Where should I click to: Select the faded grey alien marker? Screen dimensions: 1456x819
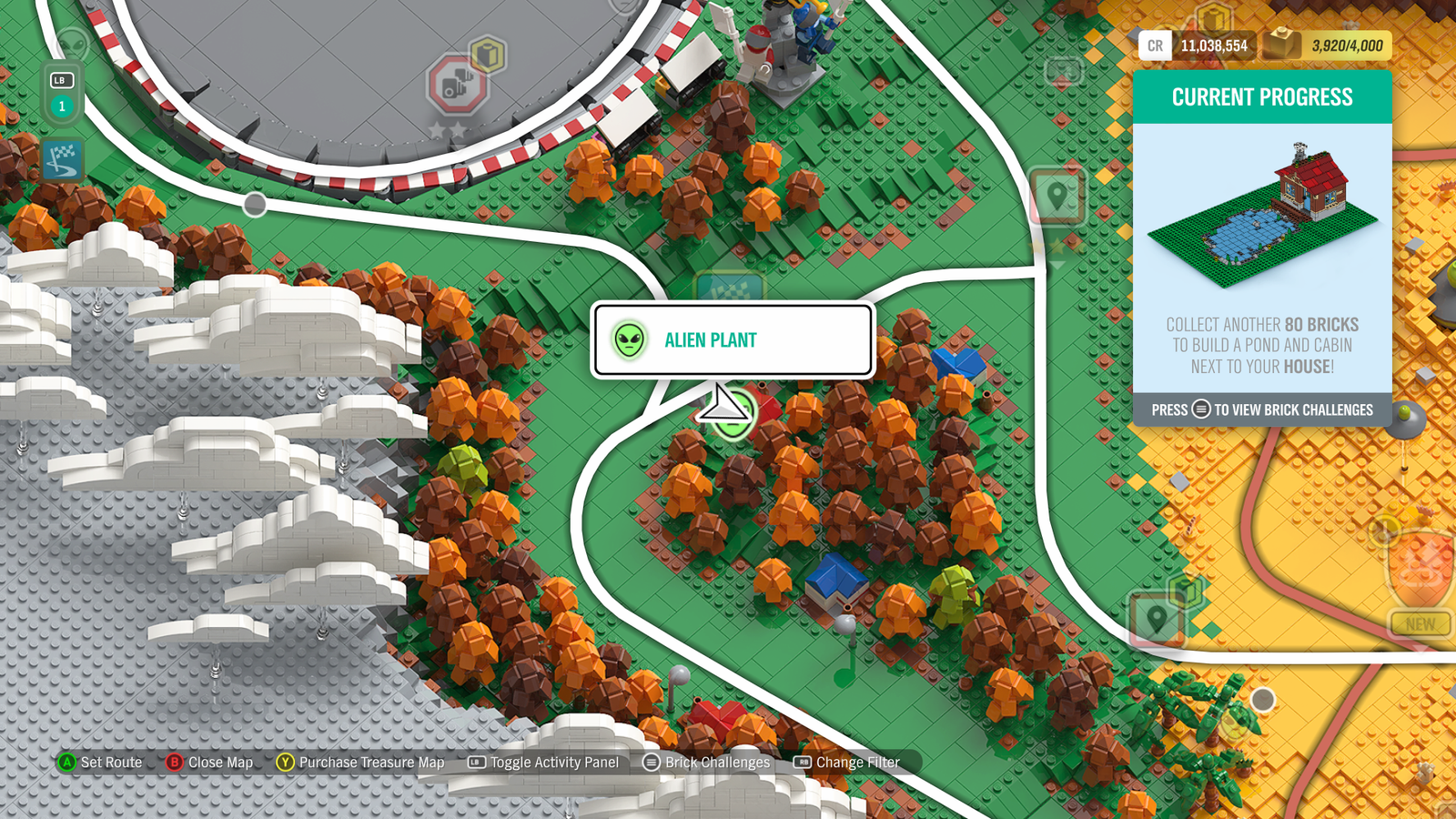(x=73, y=45)
